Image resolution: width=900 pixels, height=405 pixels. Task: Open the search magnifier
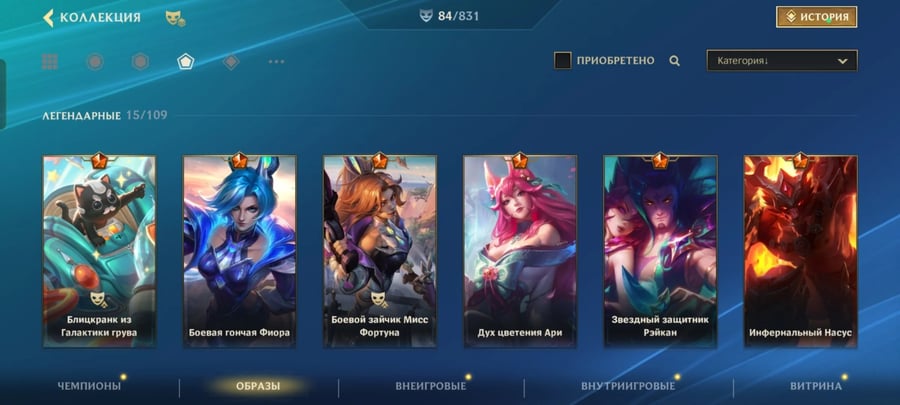[675, 61]
